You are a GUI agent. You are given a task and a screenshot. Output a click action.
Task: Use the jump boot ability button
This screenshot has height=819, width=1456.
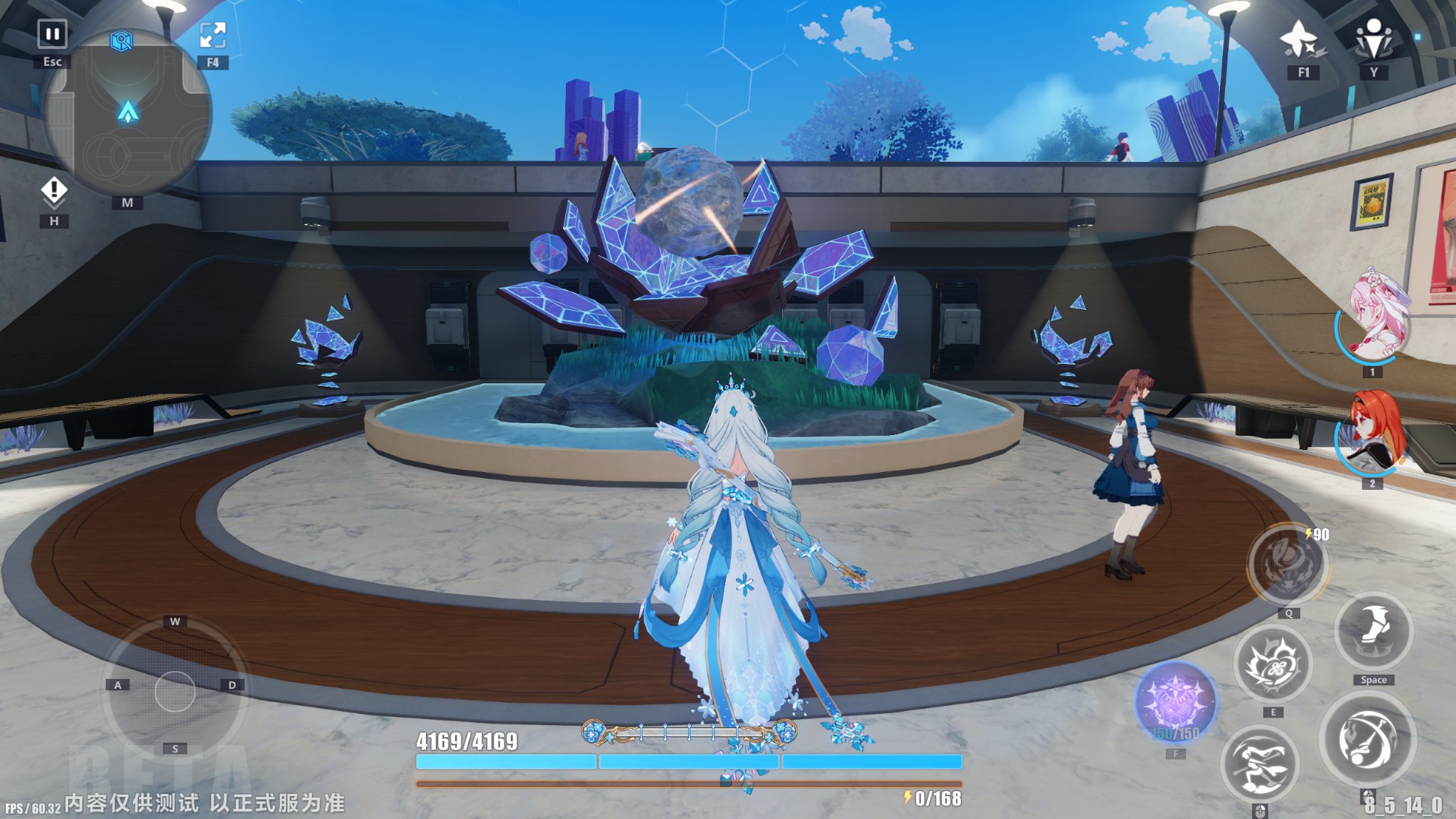(1374, 632)
